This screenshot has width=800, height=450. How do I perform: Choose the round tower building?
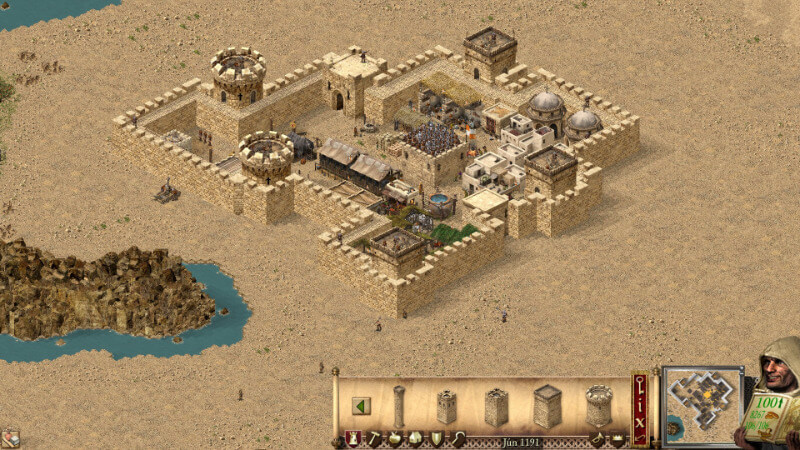tap(598, 406)
